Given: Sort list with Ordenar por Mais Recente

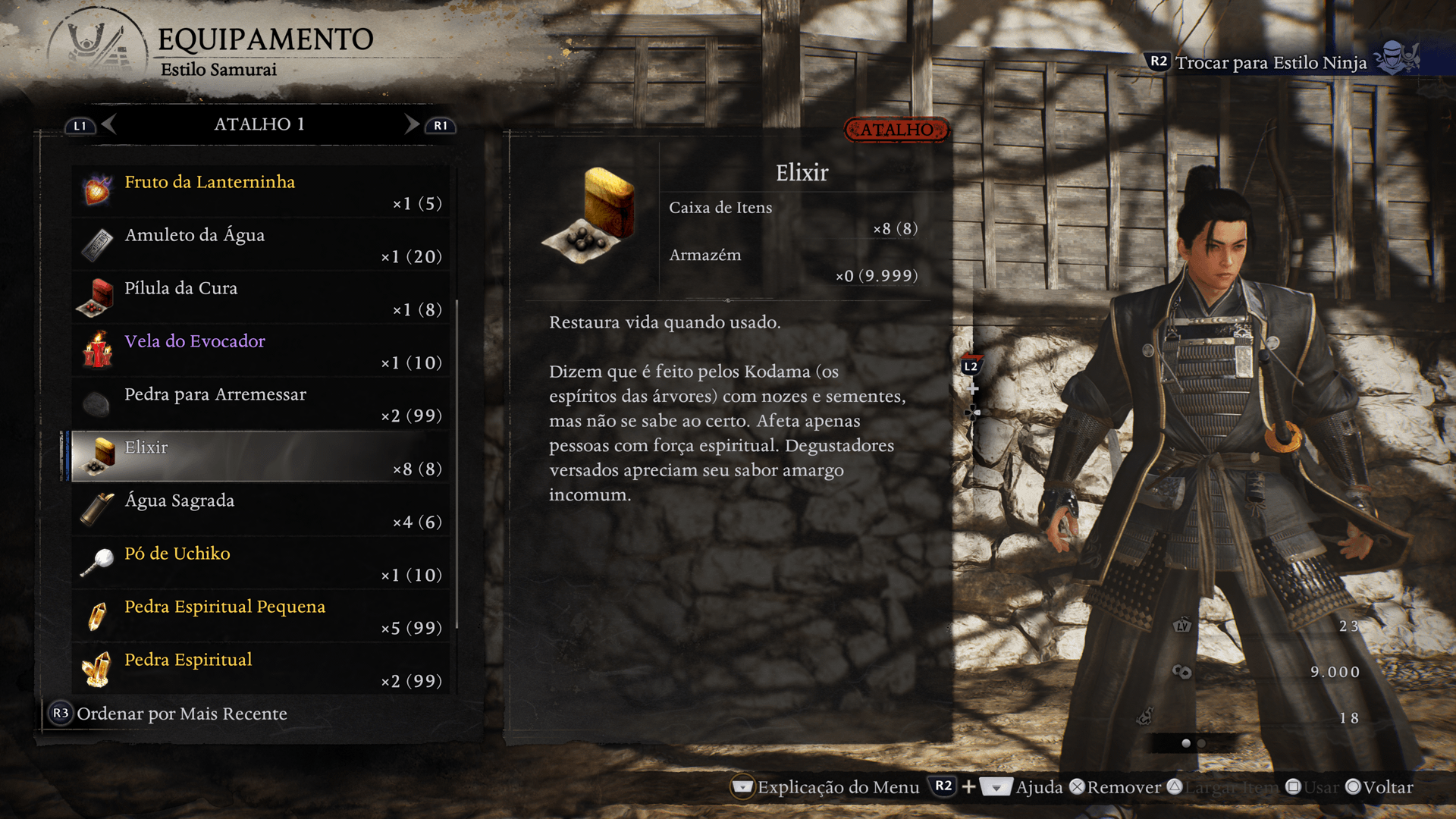Looking at the screenshot, I should coord(169,714).
